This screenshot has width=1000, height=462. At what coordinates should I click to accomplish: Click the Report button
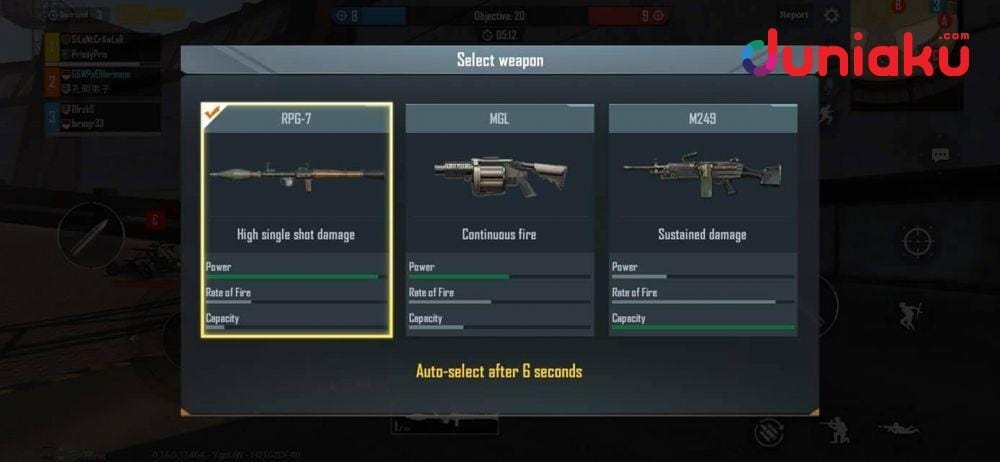pos(794,16)
